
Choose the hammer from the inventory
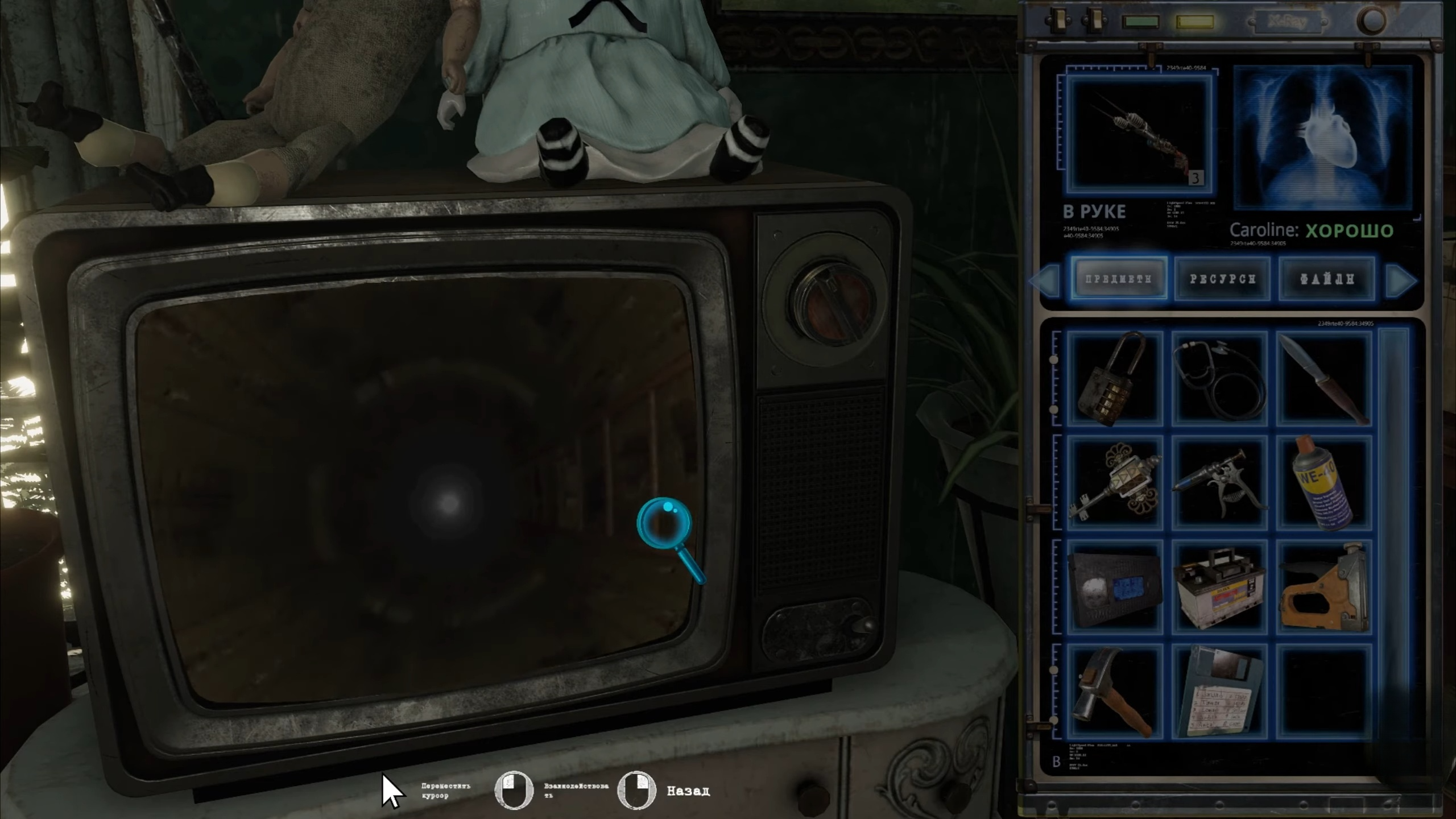[1114, 692]
